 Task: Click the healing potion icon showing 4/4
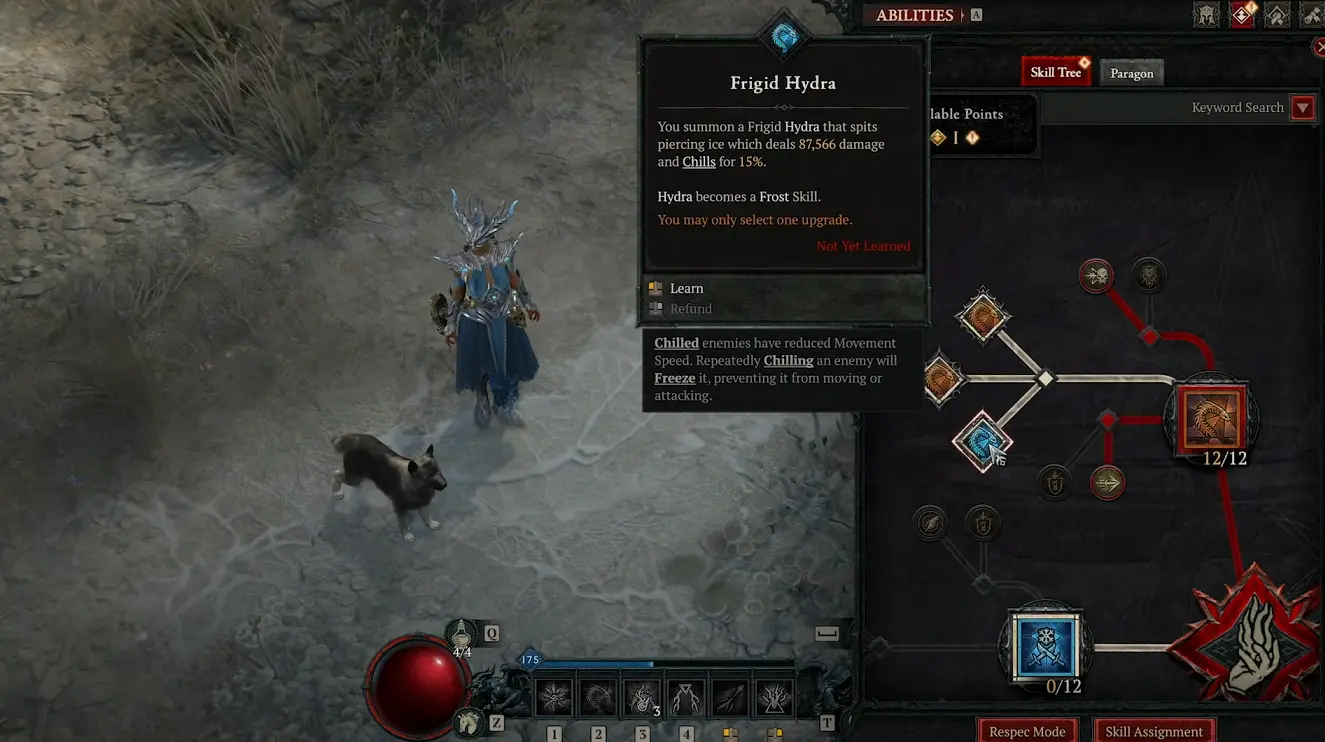(x=459, y=635)
